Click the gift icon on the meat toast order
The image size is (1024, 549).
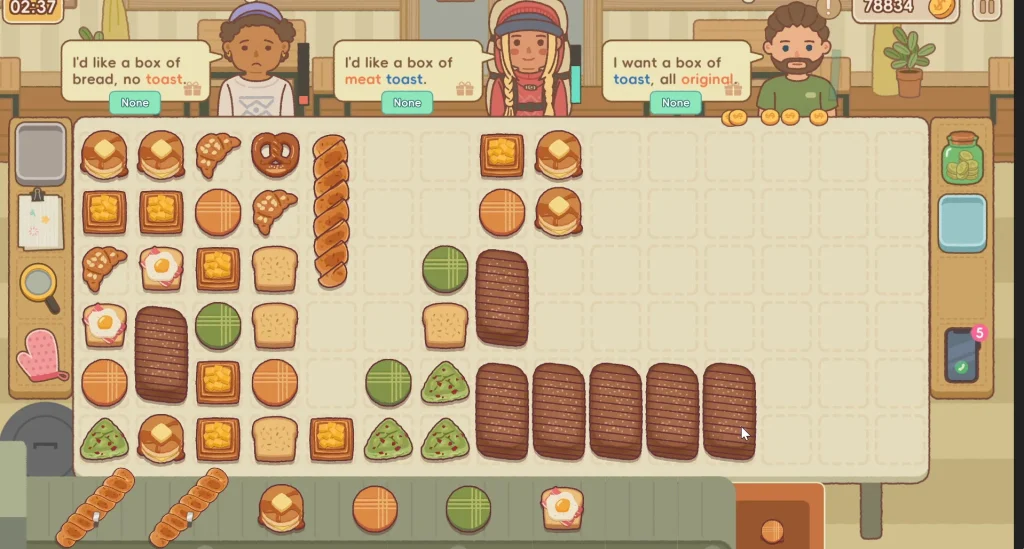click(464, 89)
